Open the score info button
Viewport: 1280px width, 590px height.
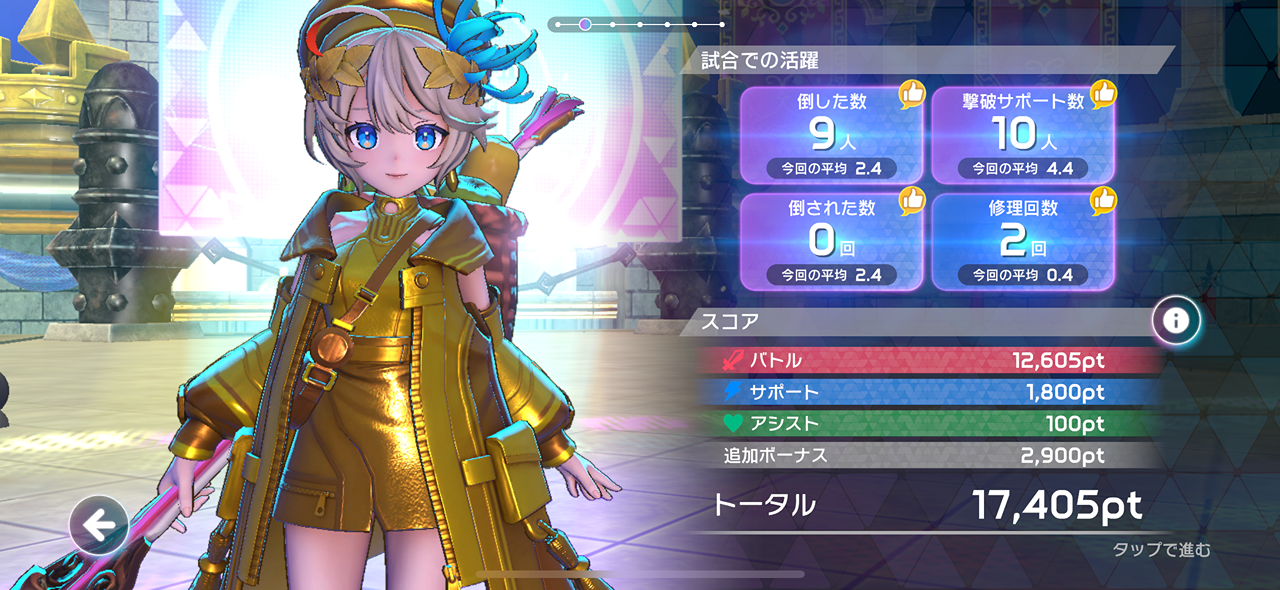click(x=1176, y=321)
